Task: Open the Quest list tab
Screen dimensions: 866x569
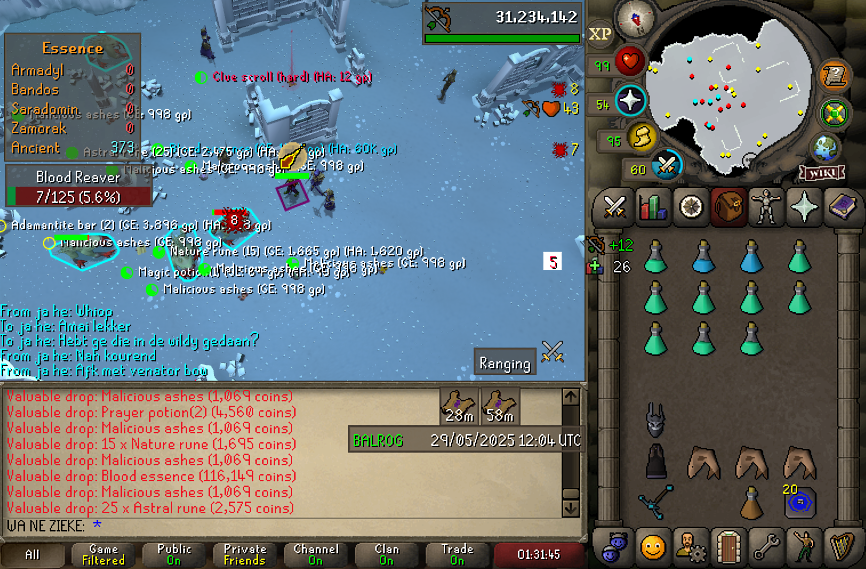Action: point(690,207)
